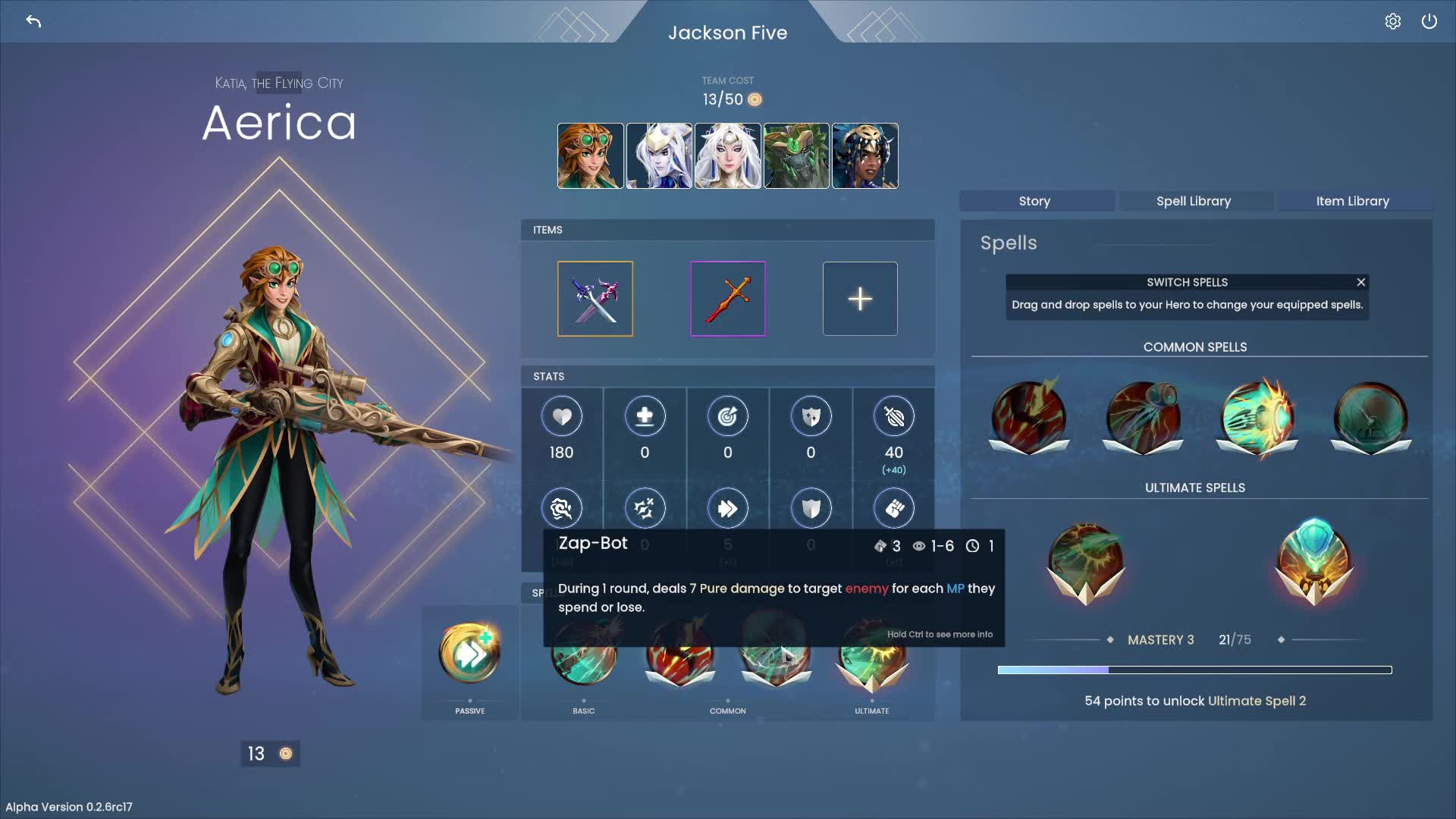1456x819 pixels.
Task: Select the speed stat double-arrow icon
Action: tap(727, 508)
